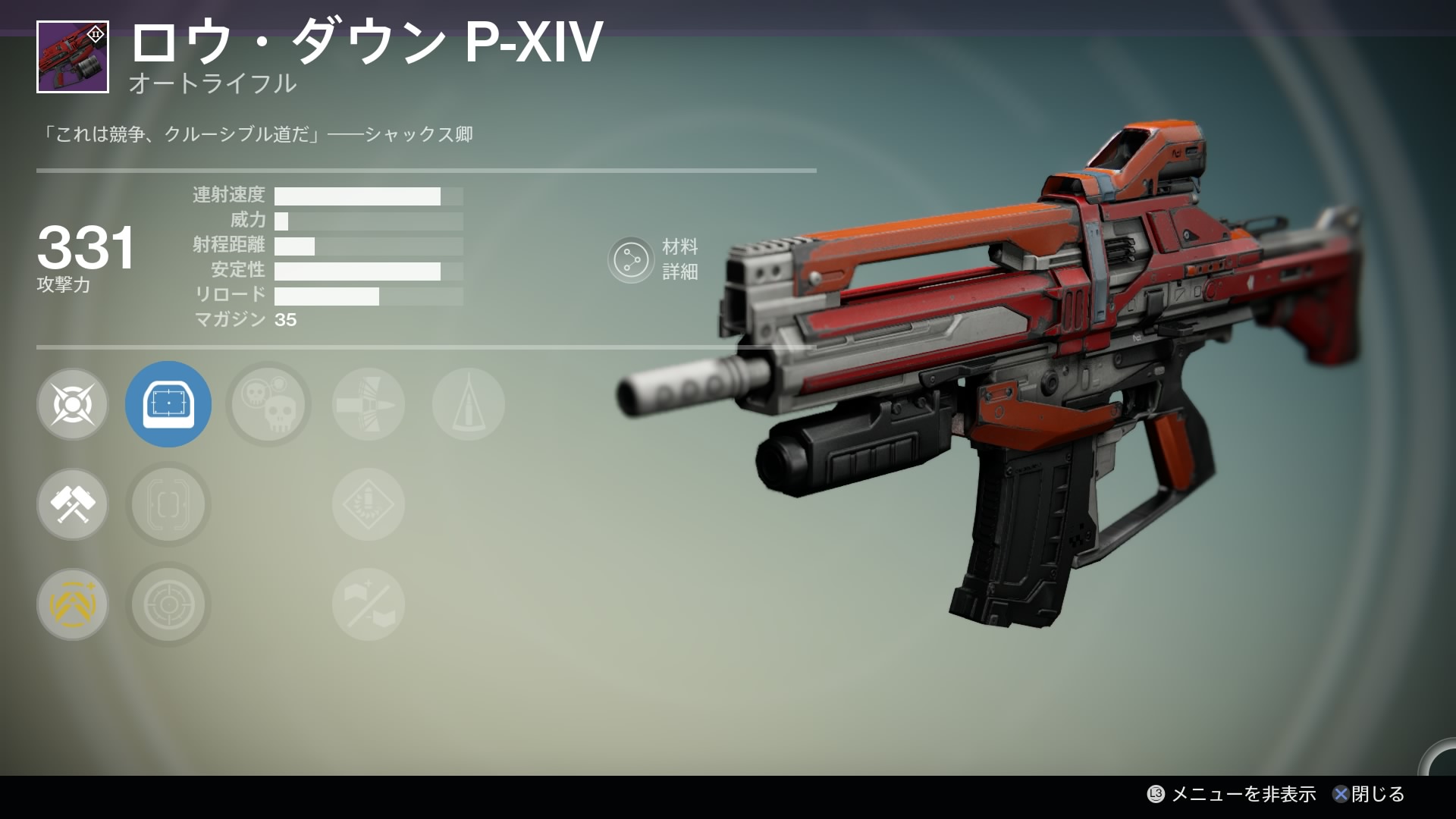Screen dimensions: 1456x819
Task: Select the kinetic damage starburst node
Action: click(x=73, y=404)
